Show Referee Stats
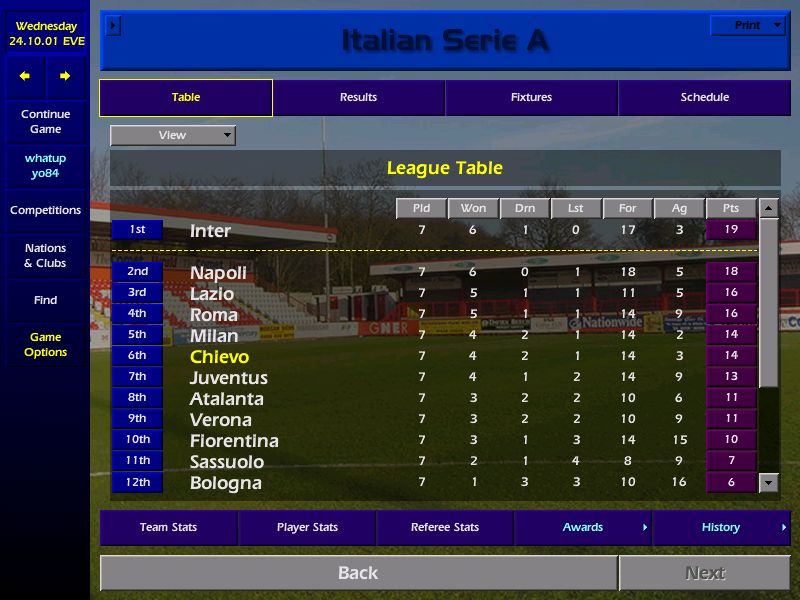This screenshot has height=600, width=800. point(445,527)
